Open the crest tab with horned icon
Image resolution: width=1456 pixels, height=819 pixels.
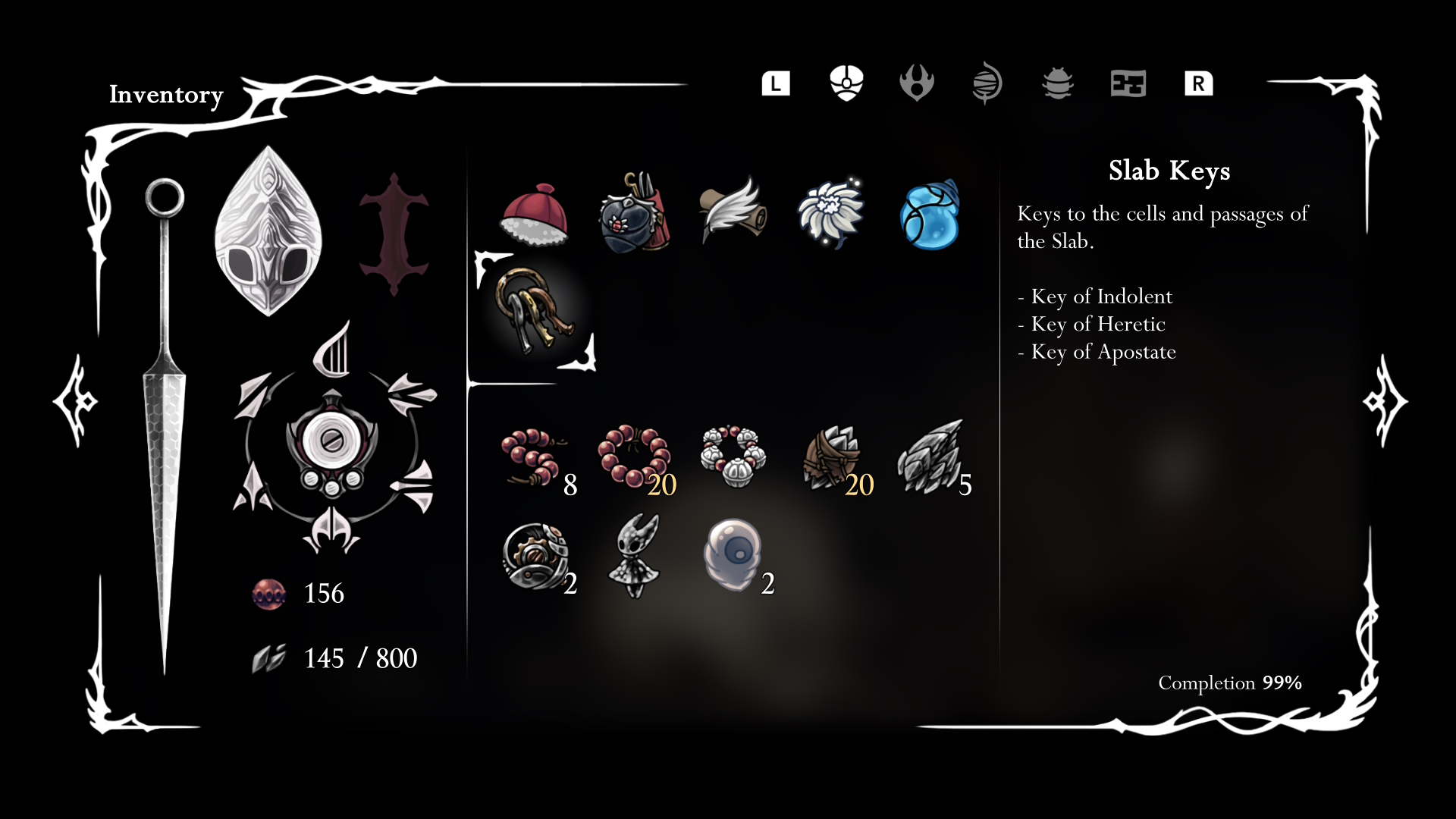(916, 83)
